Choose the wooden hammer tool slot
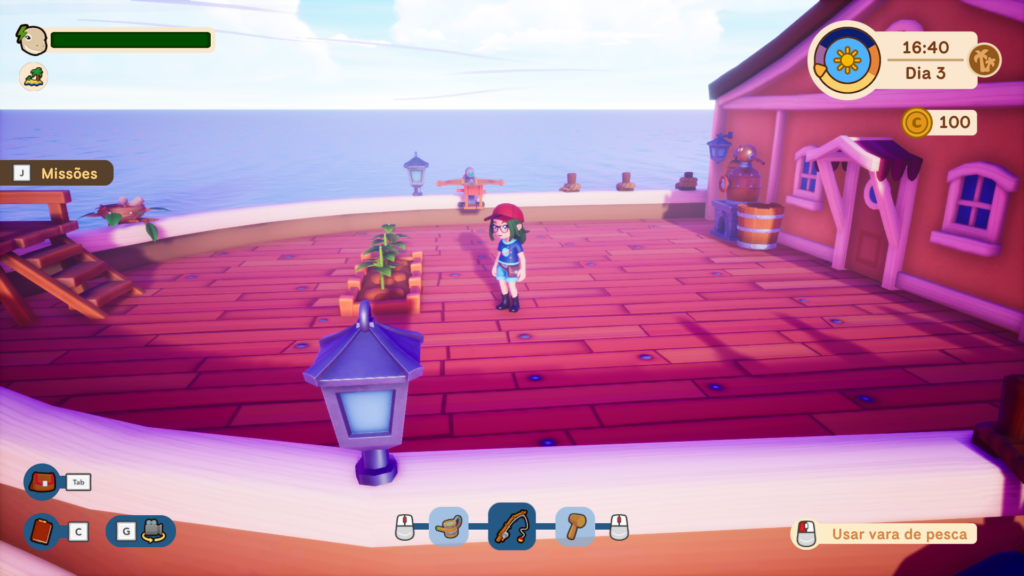The image size is (1024, 576). 575,526
